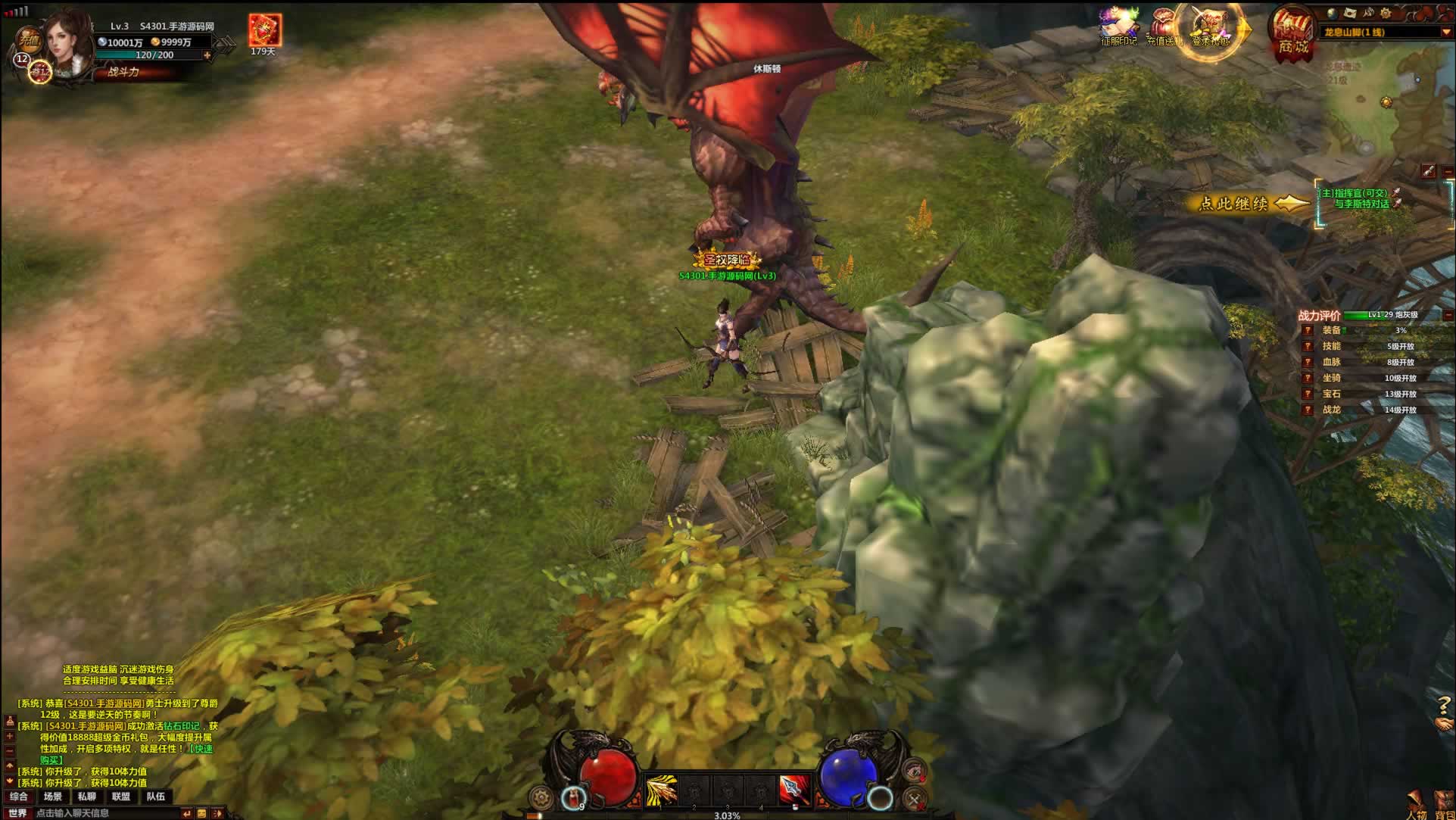Expand the 龙息山脚 line dropdown arrow
This screenshot has height=820, width=1456.
[x=1445, y=33]
